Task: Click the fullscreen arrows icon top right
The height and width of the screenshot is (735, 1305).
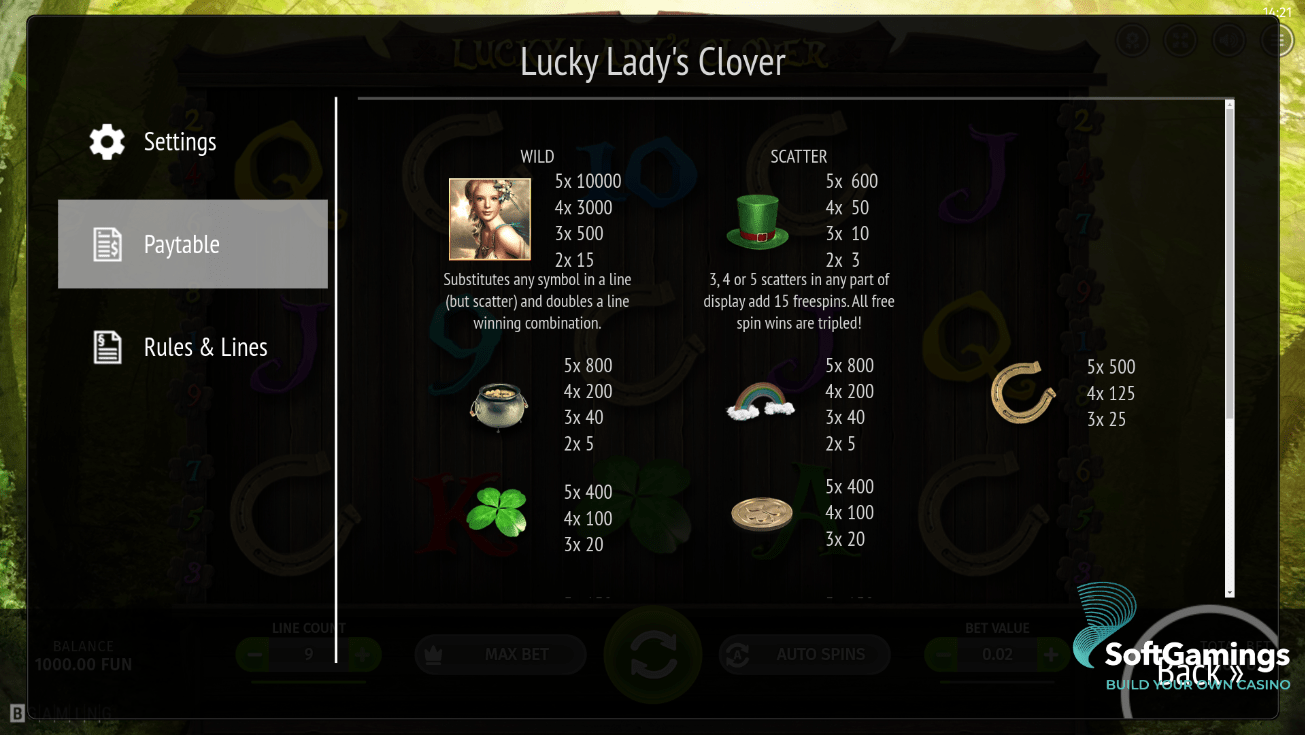Action: pos(1180,40)
